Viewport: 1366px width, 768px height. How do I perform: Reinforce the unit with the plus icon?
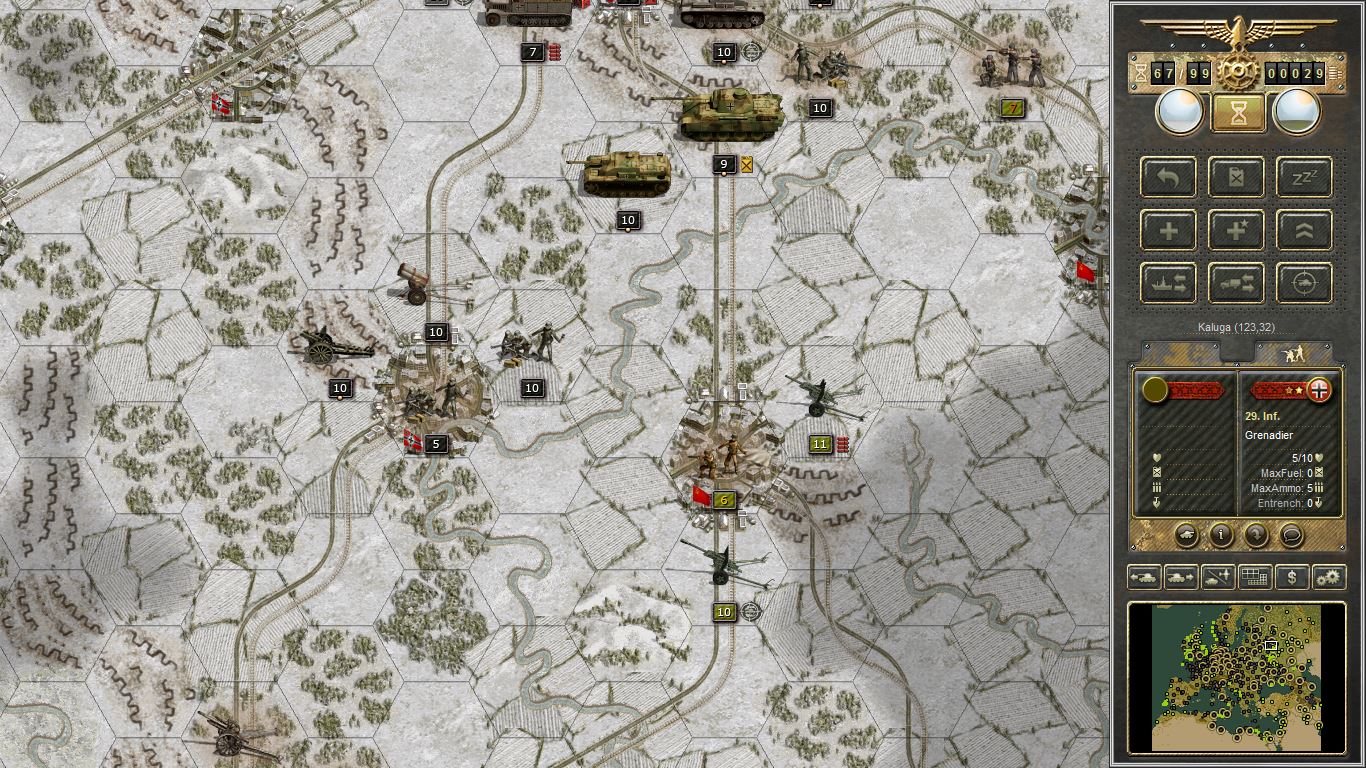tap(1168, 230)
